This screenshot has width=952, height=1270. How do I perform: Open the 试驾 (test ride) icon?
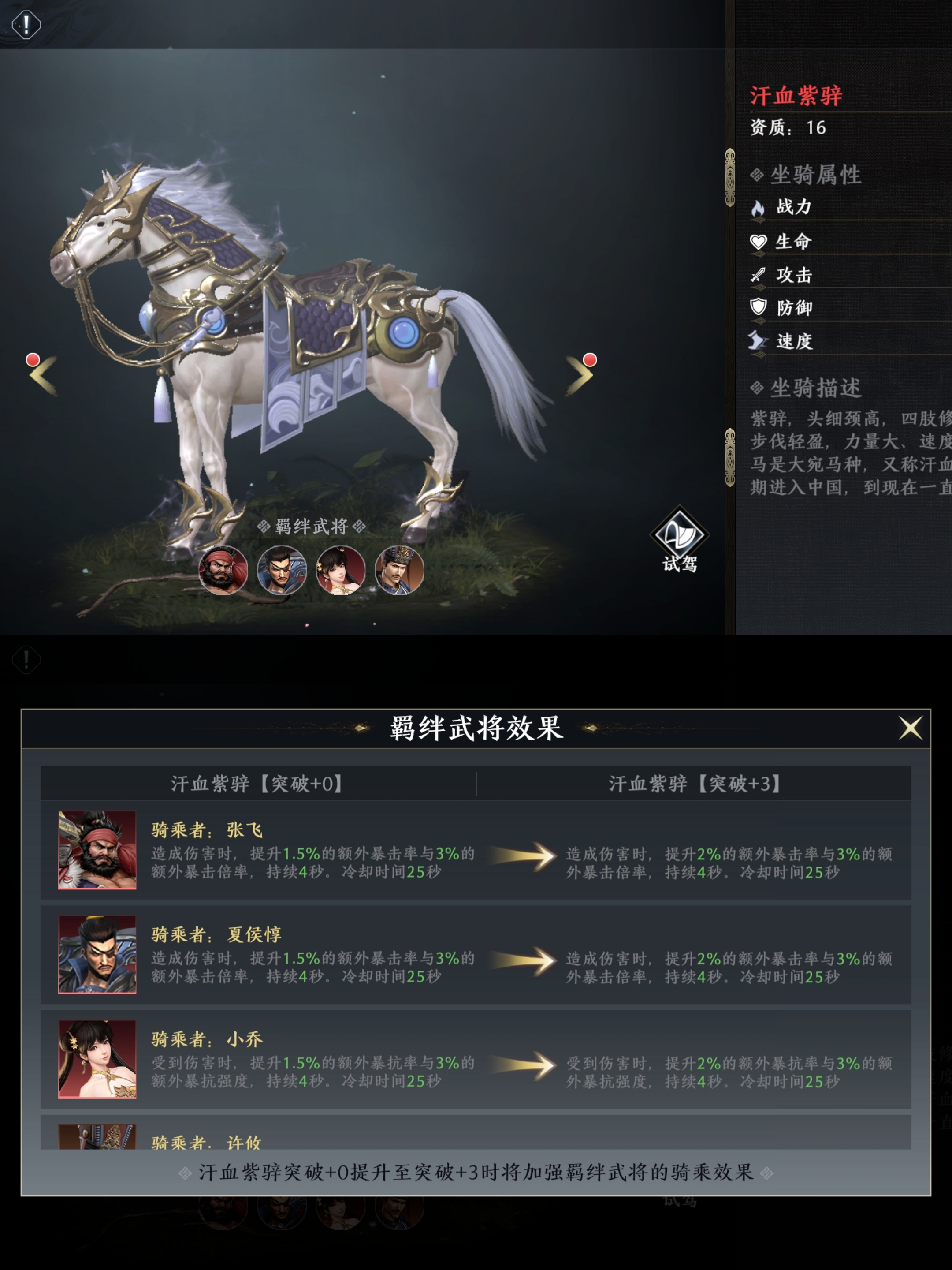680,534
